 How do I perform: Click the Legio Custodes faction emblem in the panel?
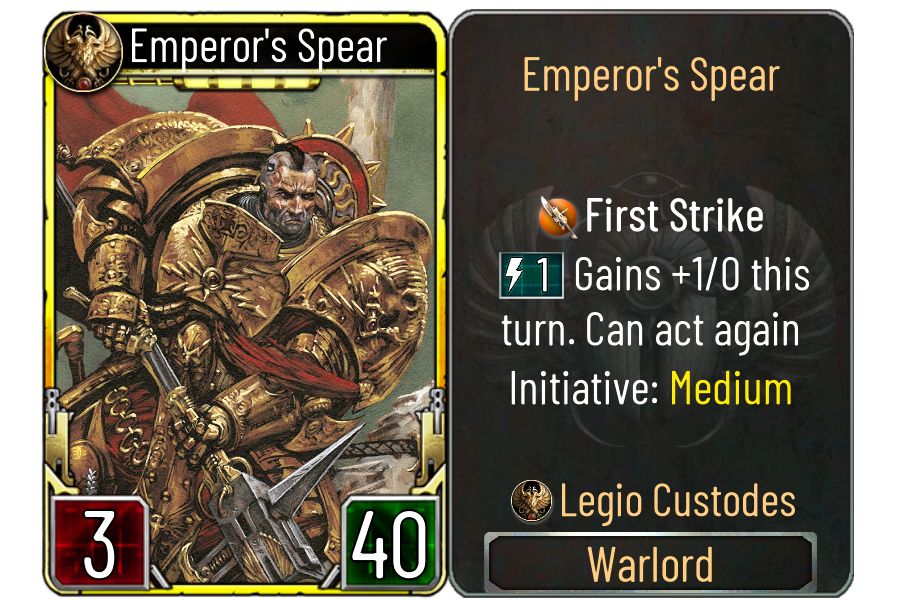point(531,500)
